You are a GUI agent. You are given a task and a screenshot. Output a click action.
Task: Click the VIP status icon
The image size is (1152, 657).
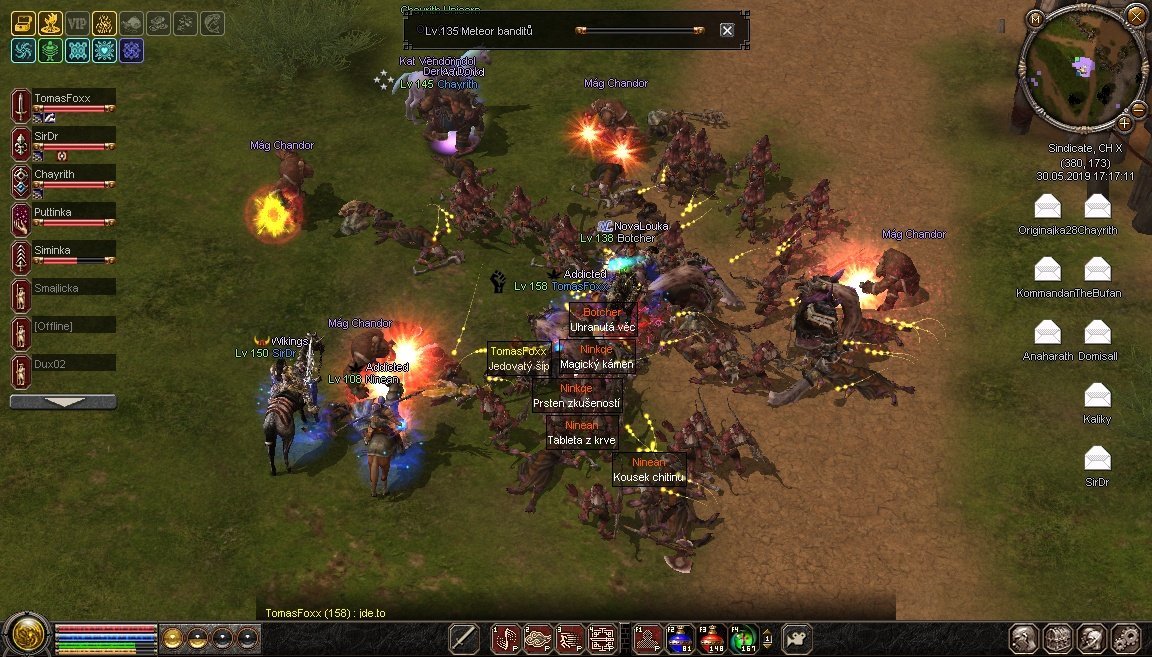(x=76, y=24)
